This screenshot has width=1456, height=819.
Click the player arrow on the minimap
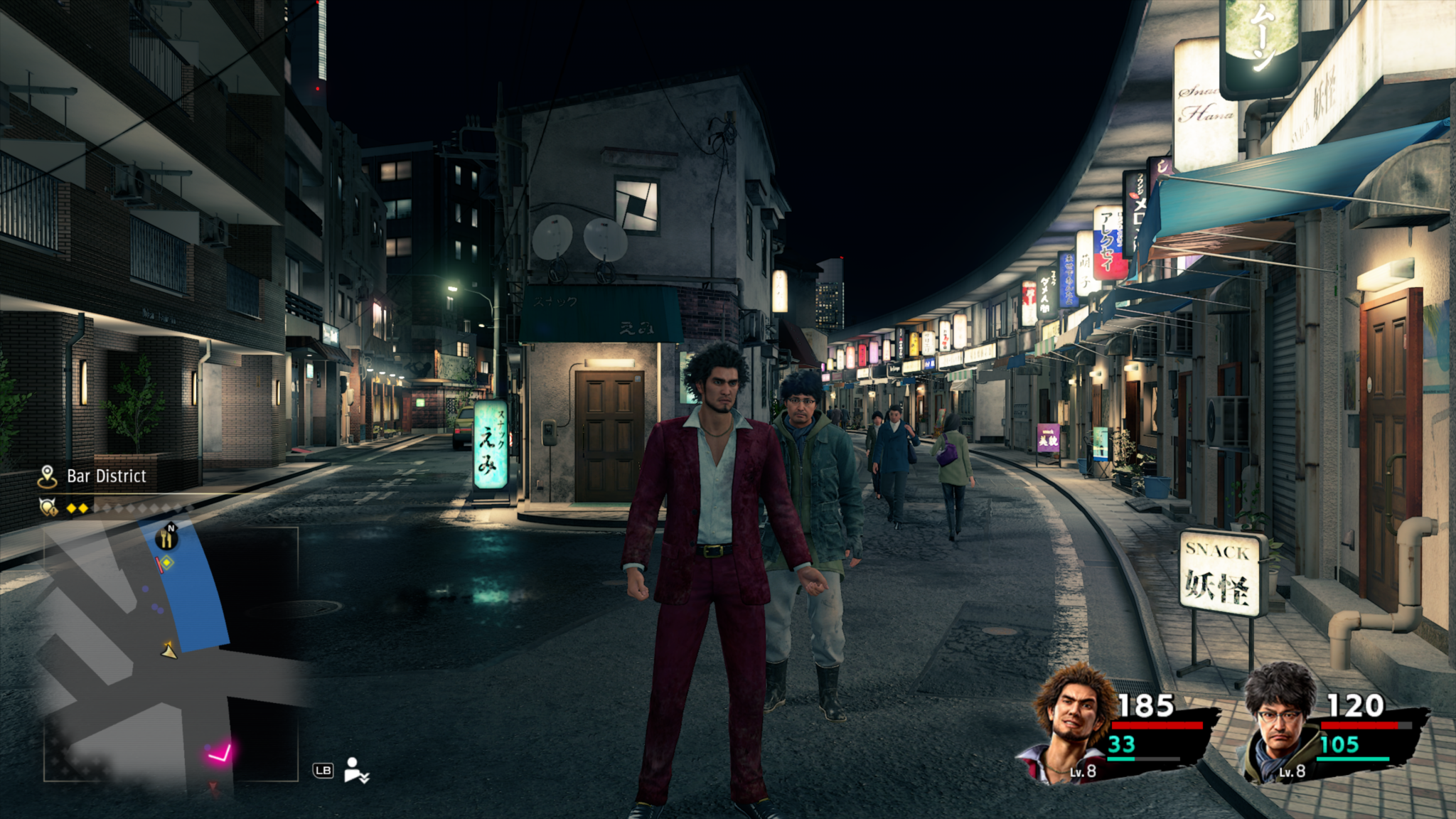(169, 650)
